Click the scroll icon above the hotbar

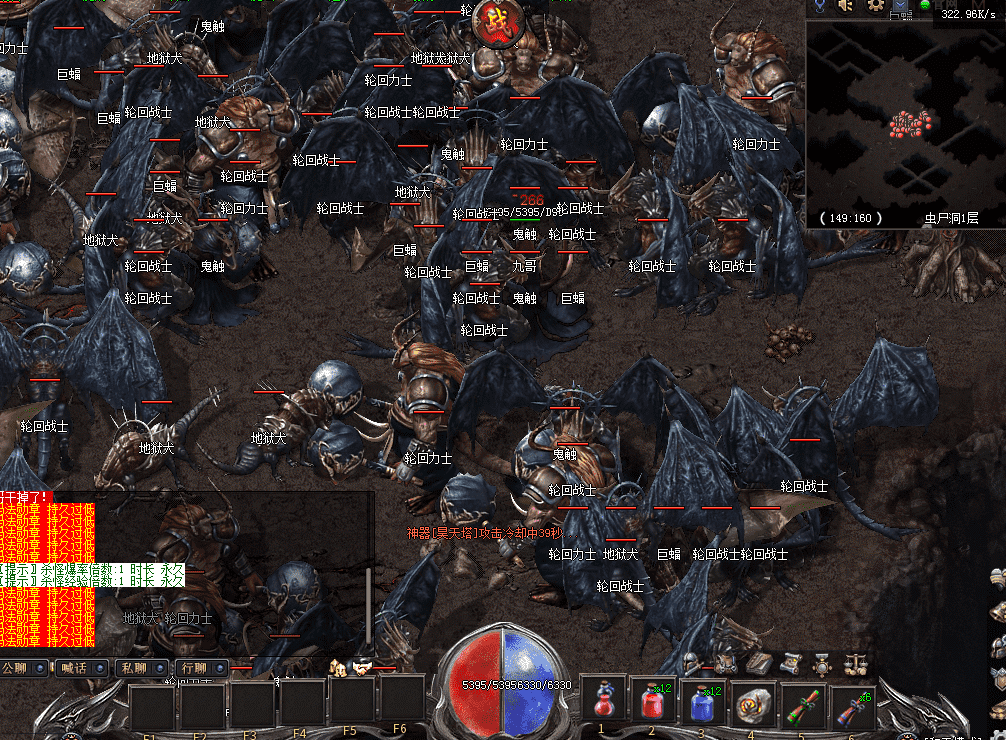point(790,662)
